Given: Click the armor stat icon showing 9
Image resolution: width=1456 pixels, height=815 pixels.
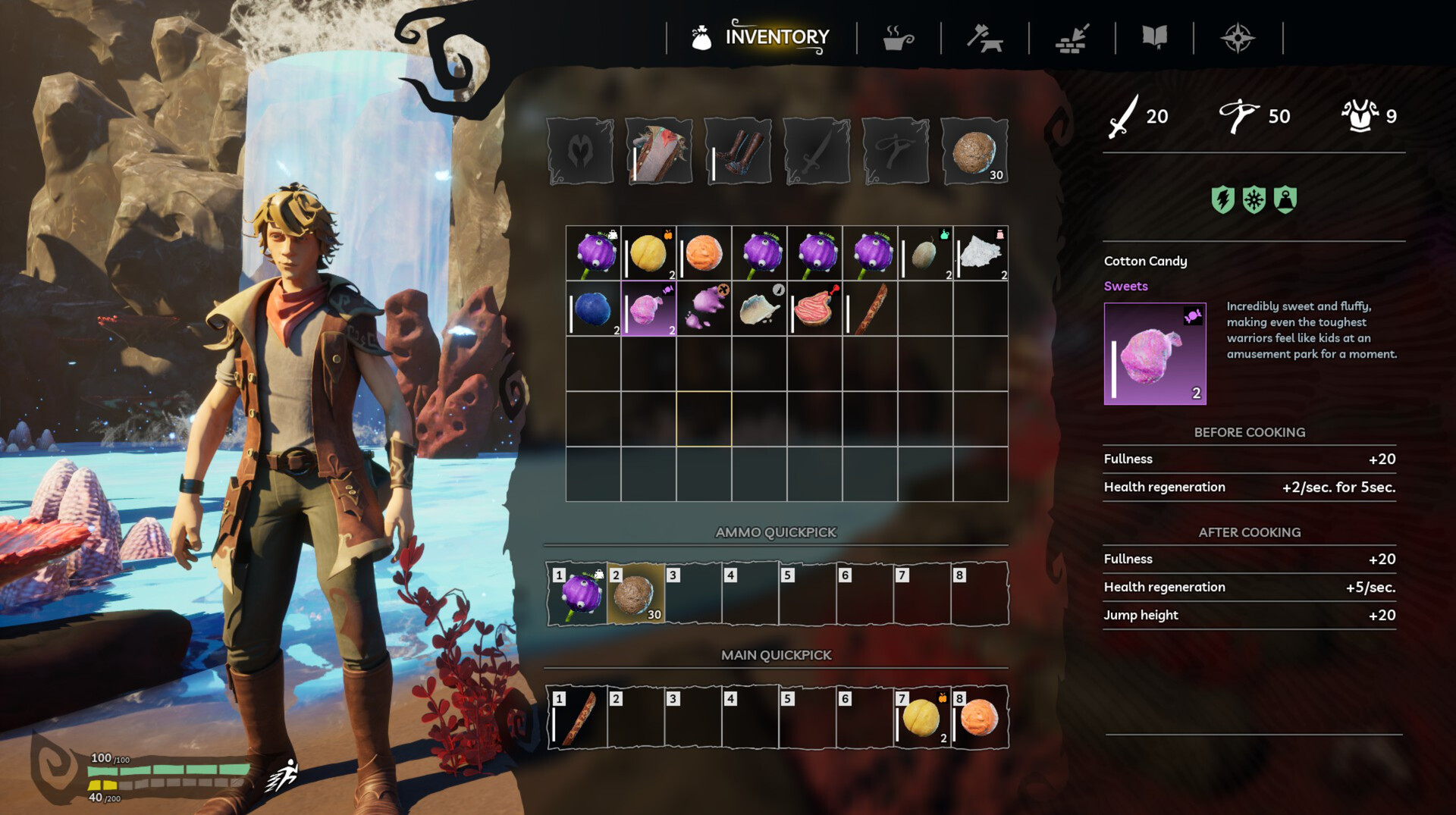Looking at the screenshot, I should click(x=1360, y=114).
